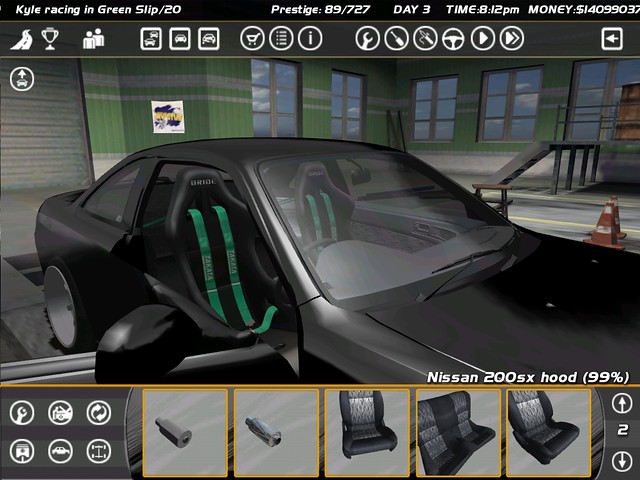Select the top toolbar wrench tool
Image resolution: width=640 pixels, height=480 pixels.
pos(368,39)
